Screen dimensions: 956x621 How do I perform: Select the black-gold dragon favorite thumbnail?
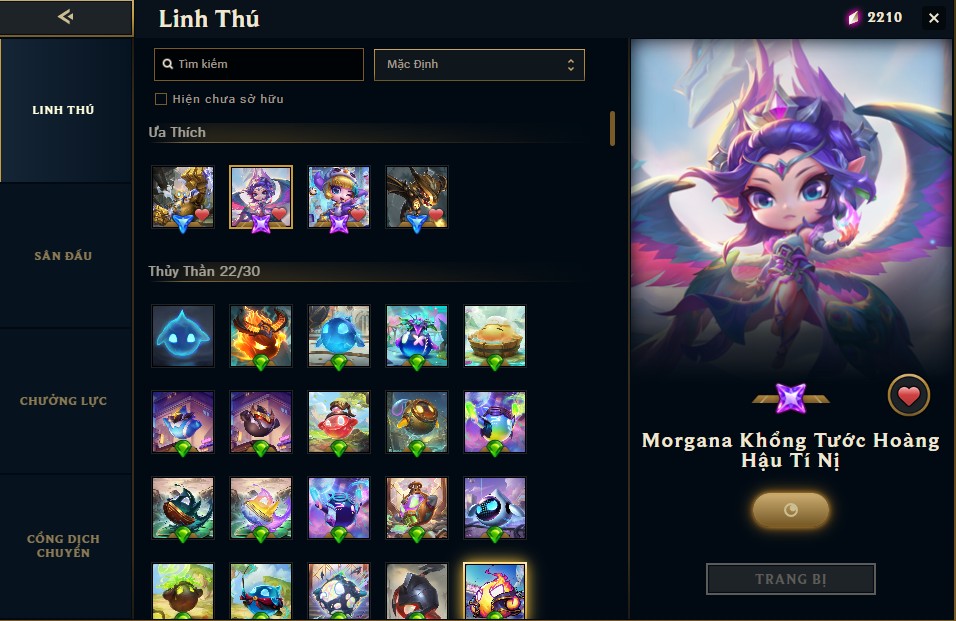tap(417, 196)
